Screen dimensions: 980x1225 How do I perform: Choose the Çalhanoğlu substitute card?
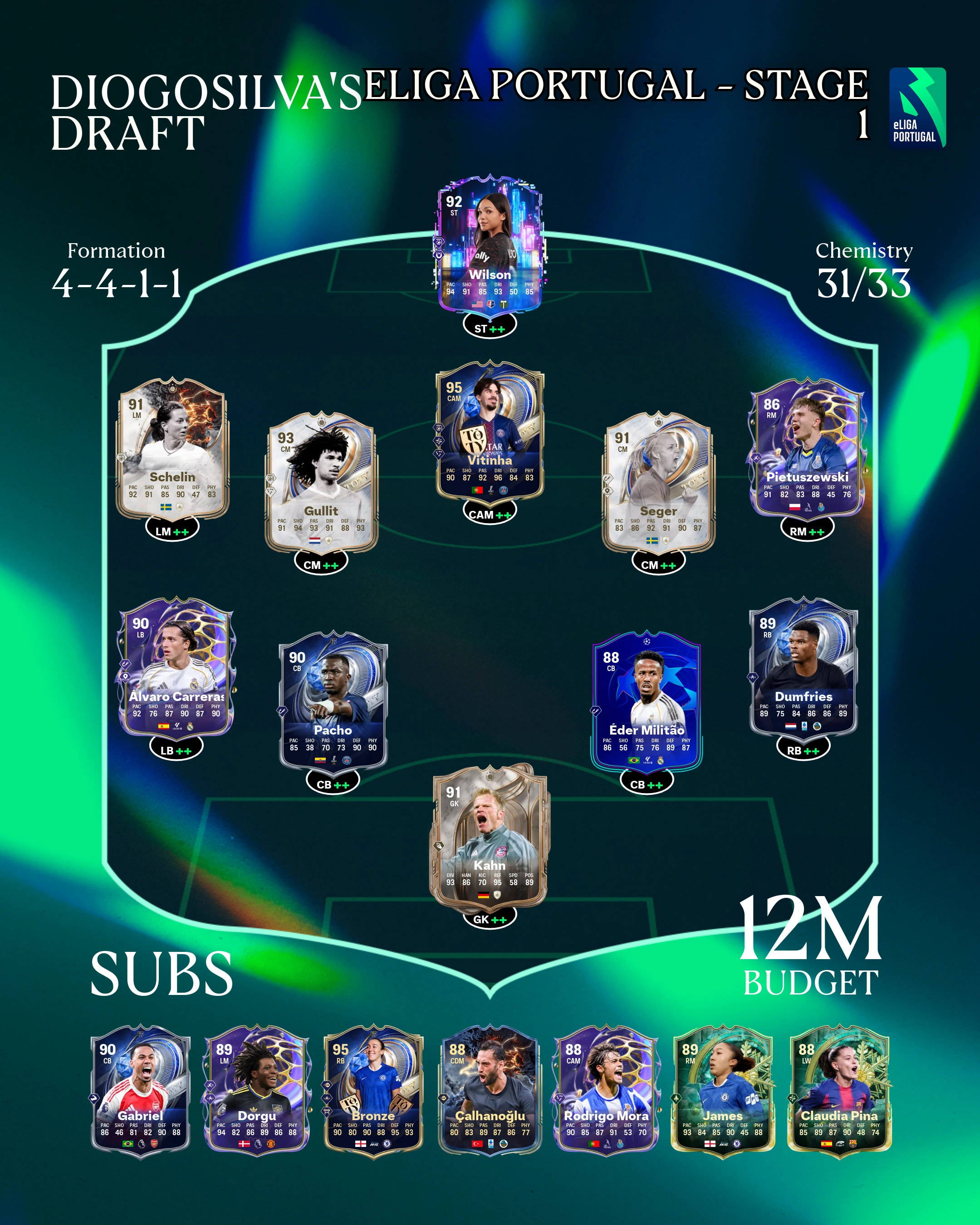click(490, 1090)
